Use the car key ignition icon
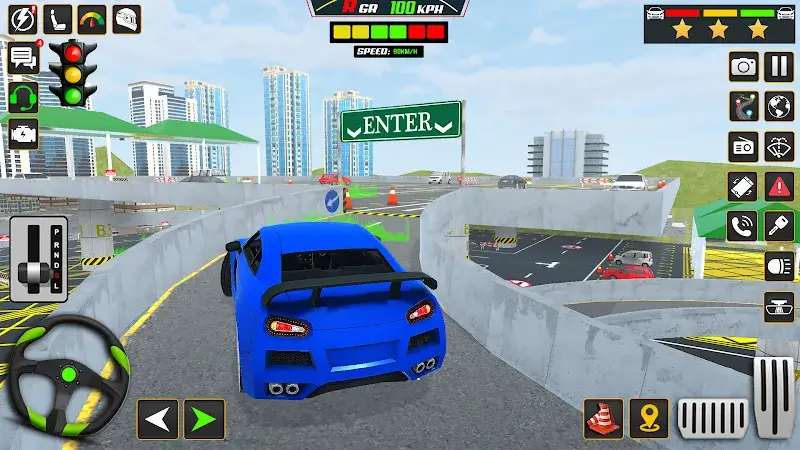Image resolution: width=800 pixels, height=450 pixels. pyautogui.click(x=779, y=226)
